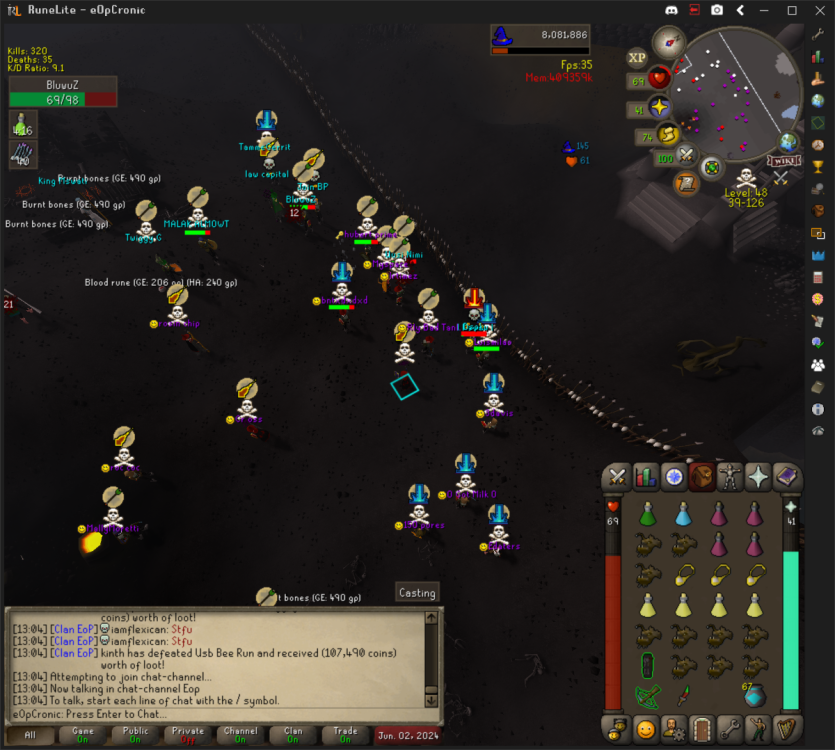The image size is (835, 750).
Task: Toggle run using the boot orb
Action: (x=668, y=135)
